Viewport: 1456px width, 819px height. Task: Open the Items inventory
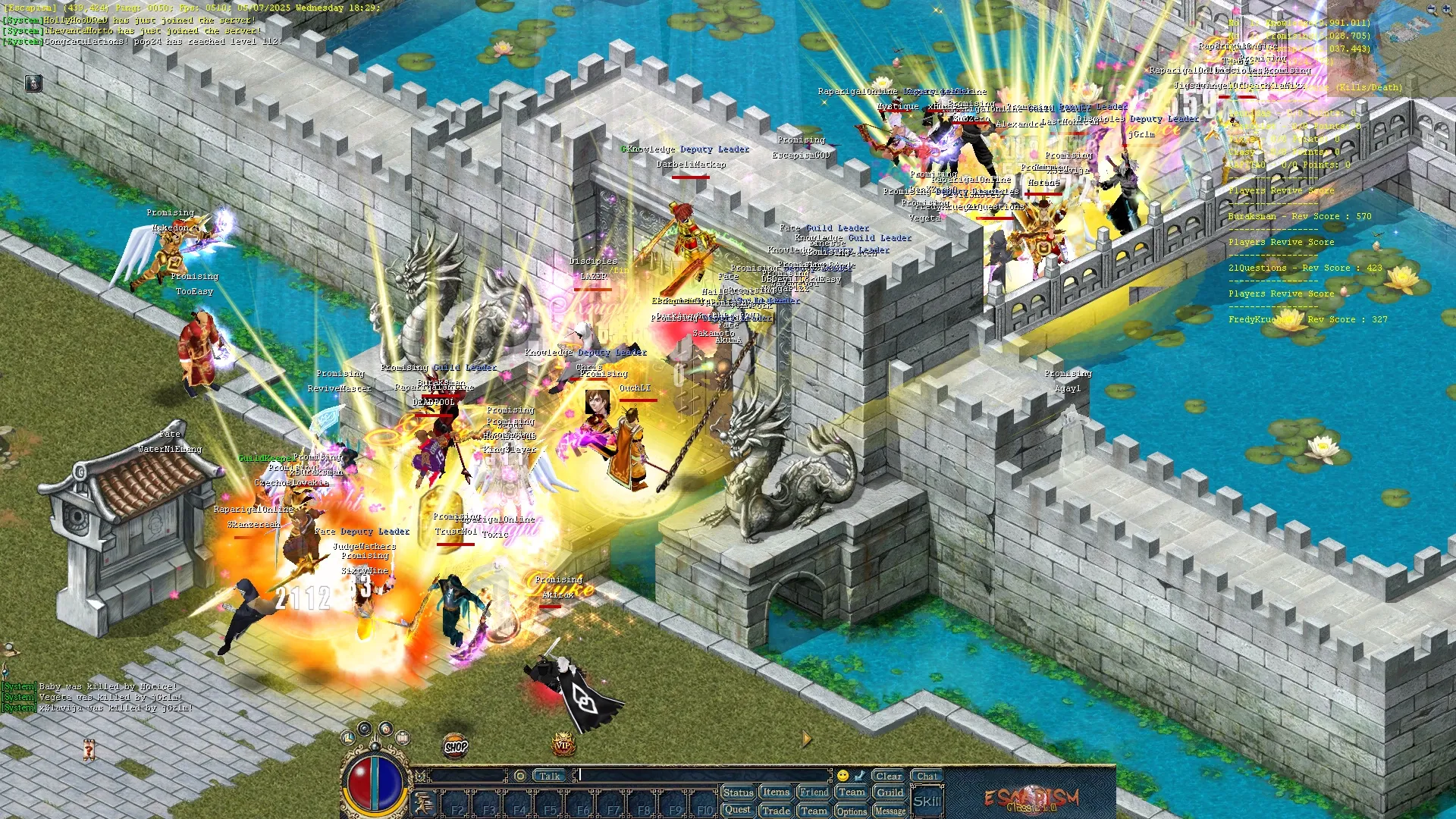click(776, 792)
